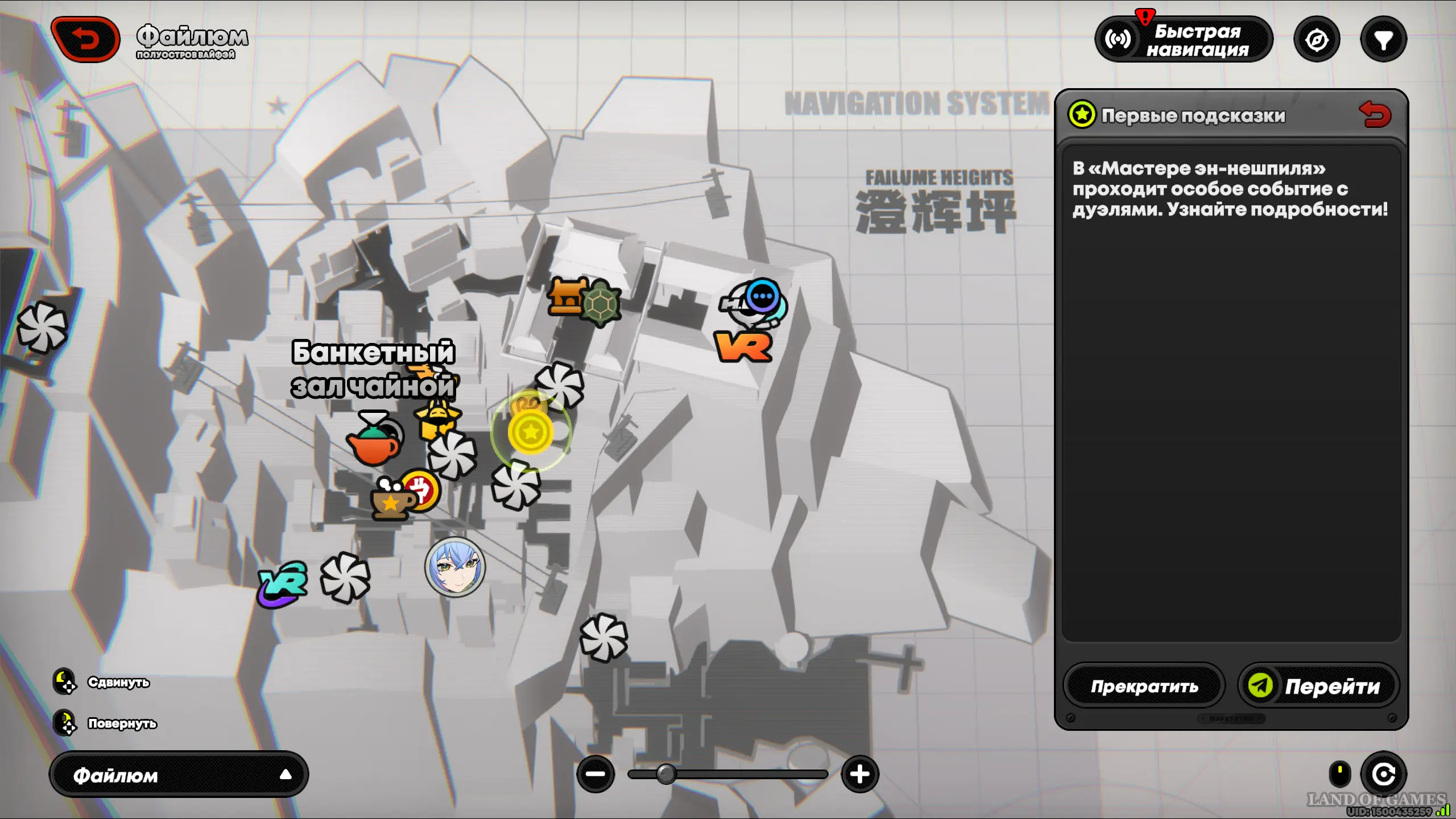The width and height of the screenshot is (1456, 819).
Task: Select the green turtle shell marker
Action: 602,304
